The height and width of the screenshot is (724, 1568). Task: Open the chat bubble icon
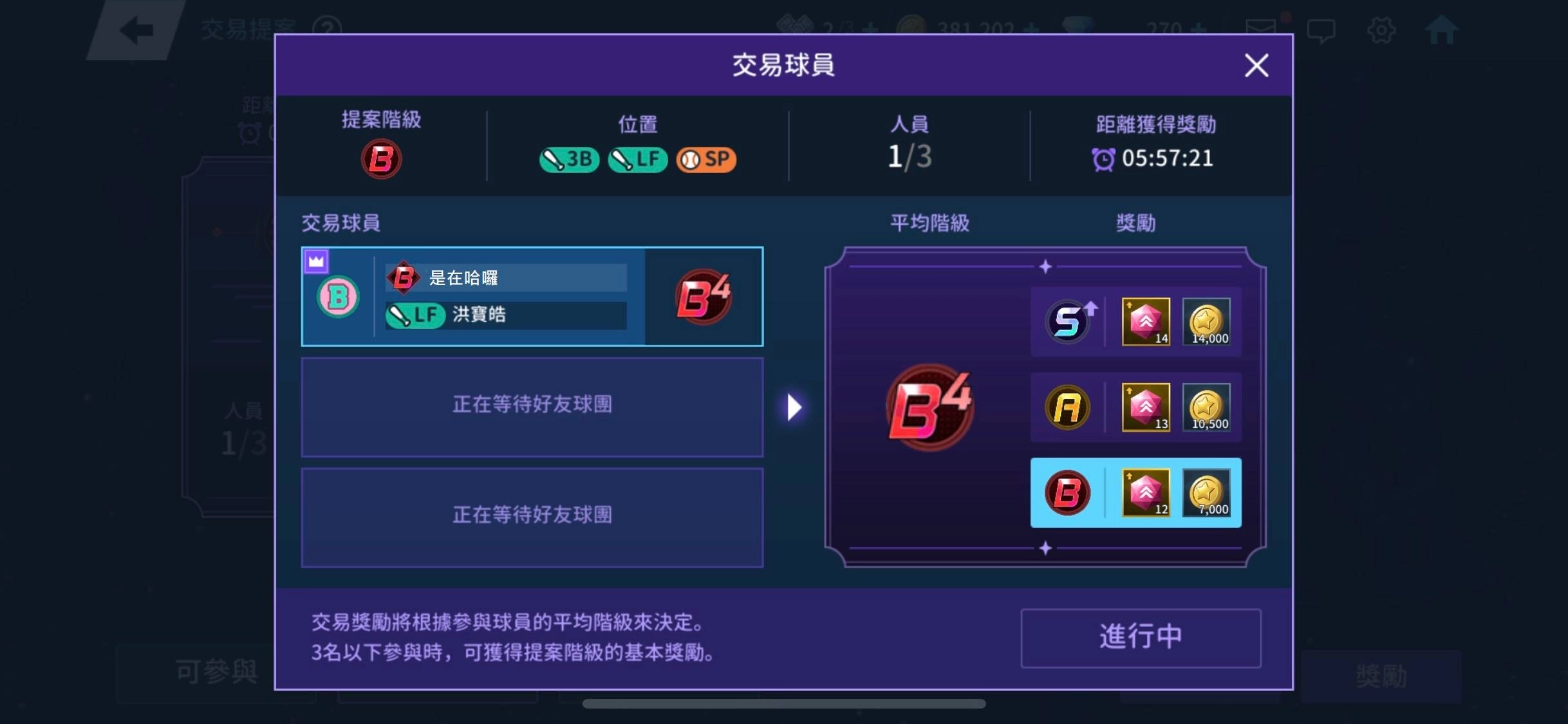1322,29
